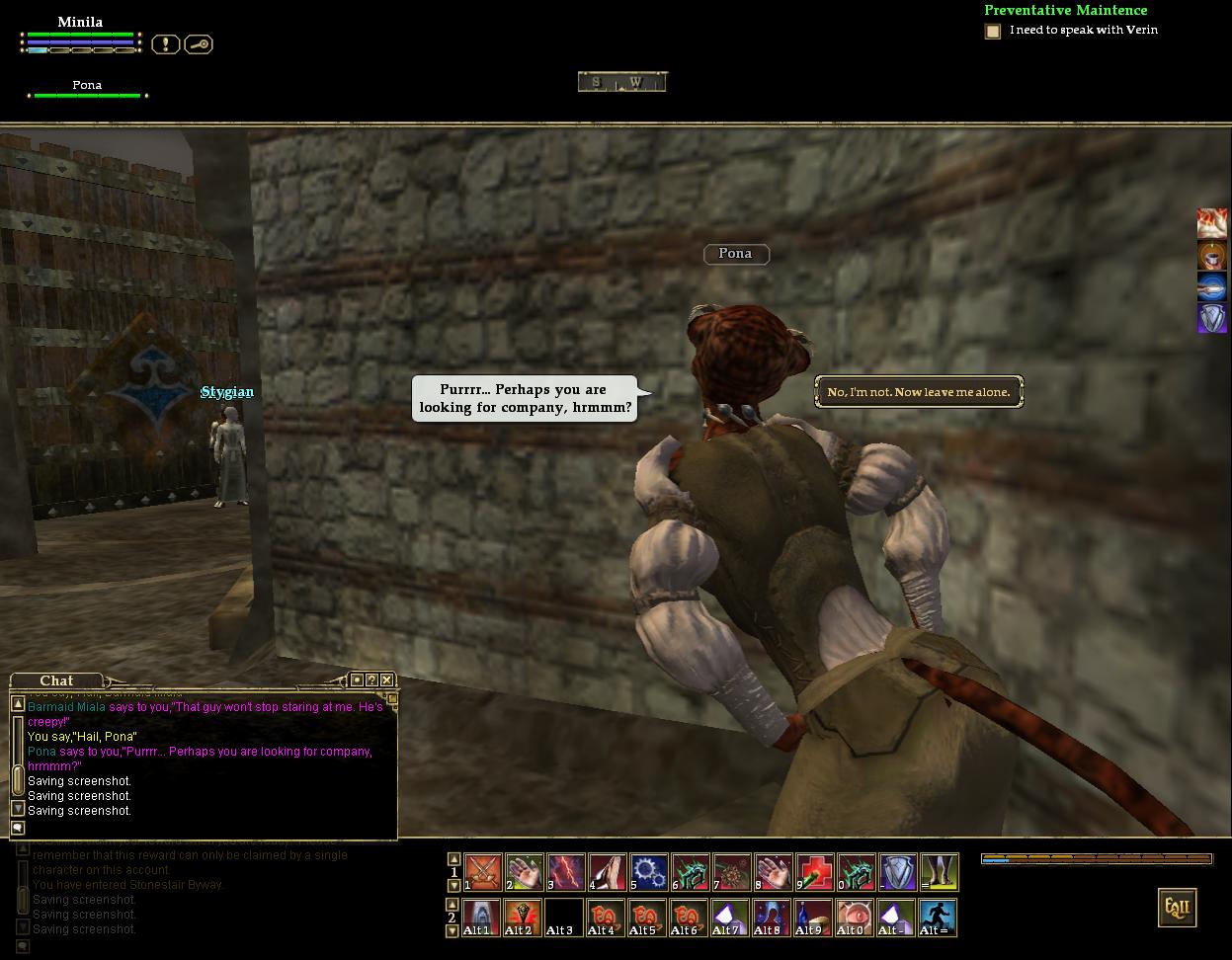
Task: Open the EQII main menu button
Action: coord(1177,908)
